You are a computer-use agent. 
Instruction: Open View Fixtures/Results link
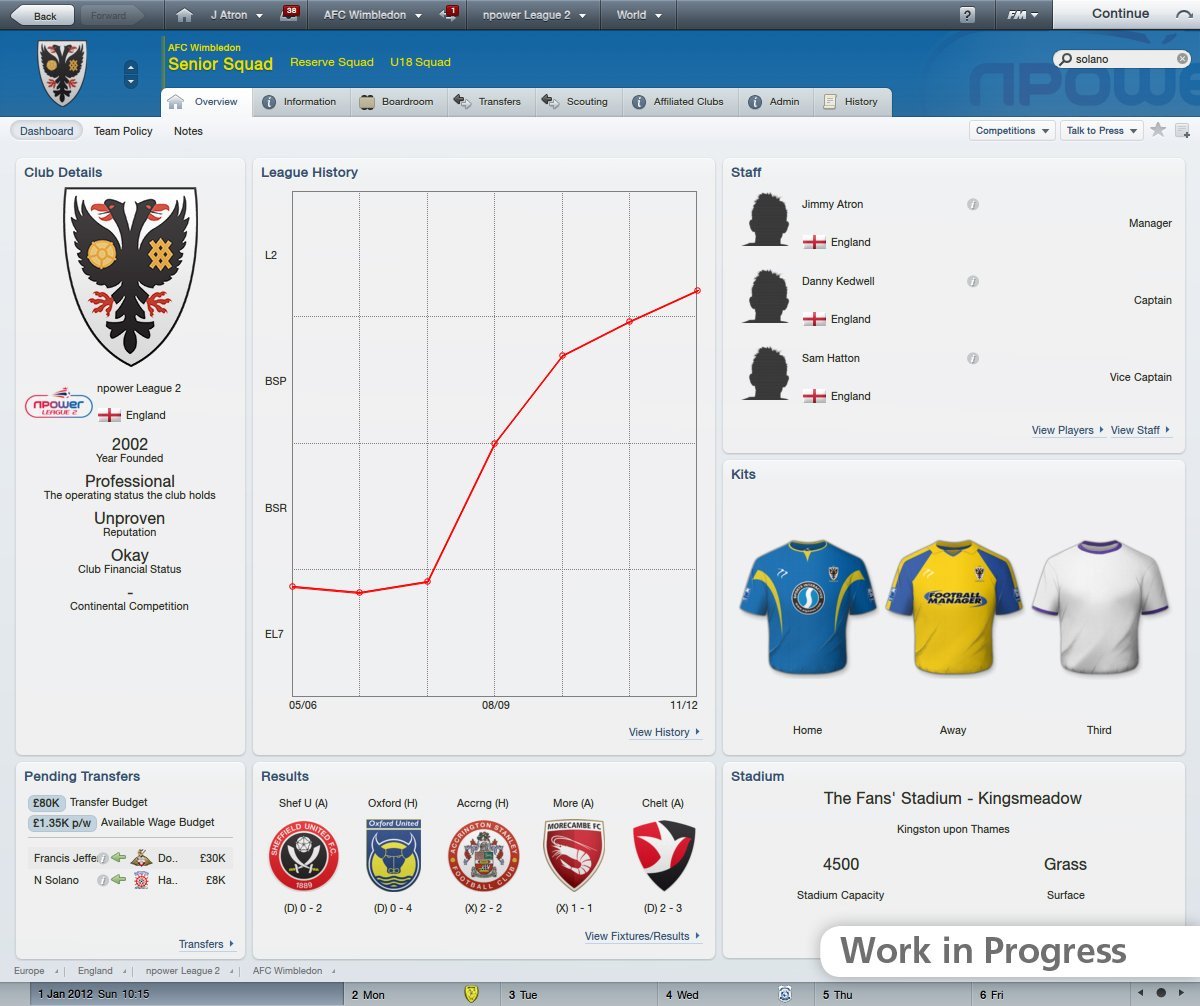(x=641, y=936)
